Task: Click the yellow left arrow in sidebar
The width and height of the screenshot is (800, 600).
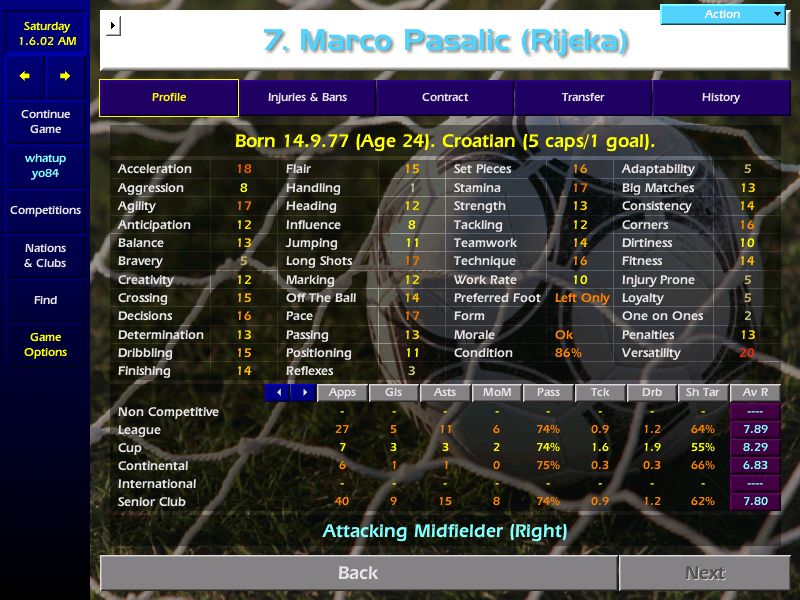Action: [26, 76]
